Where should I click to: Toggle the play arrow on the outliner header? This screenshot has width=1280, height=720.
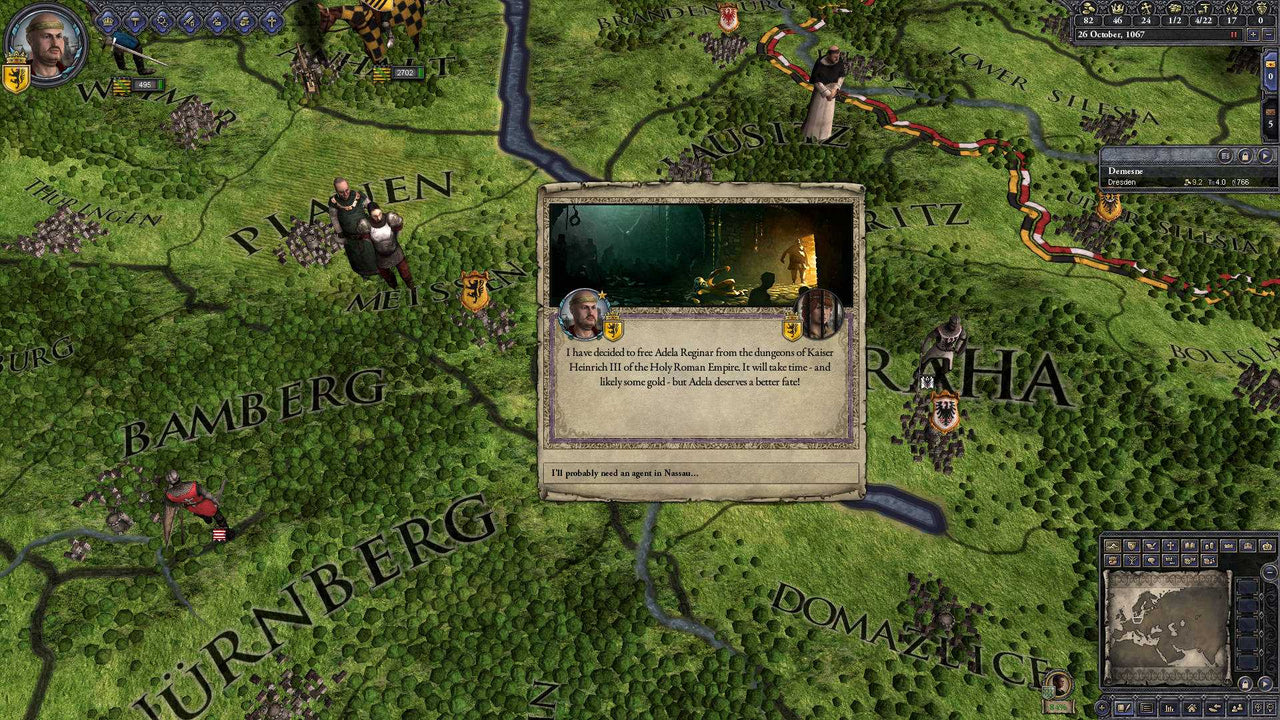click(x=1266, y=155)
